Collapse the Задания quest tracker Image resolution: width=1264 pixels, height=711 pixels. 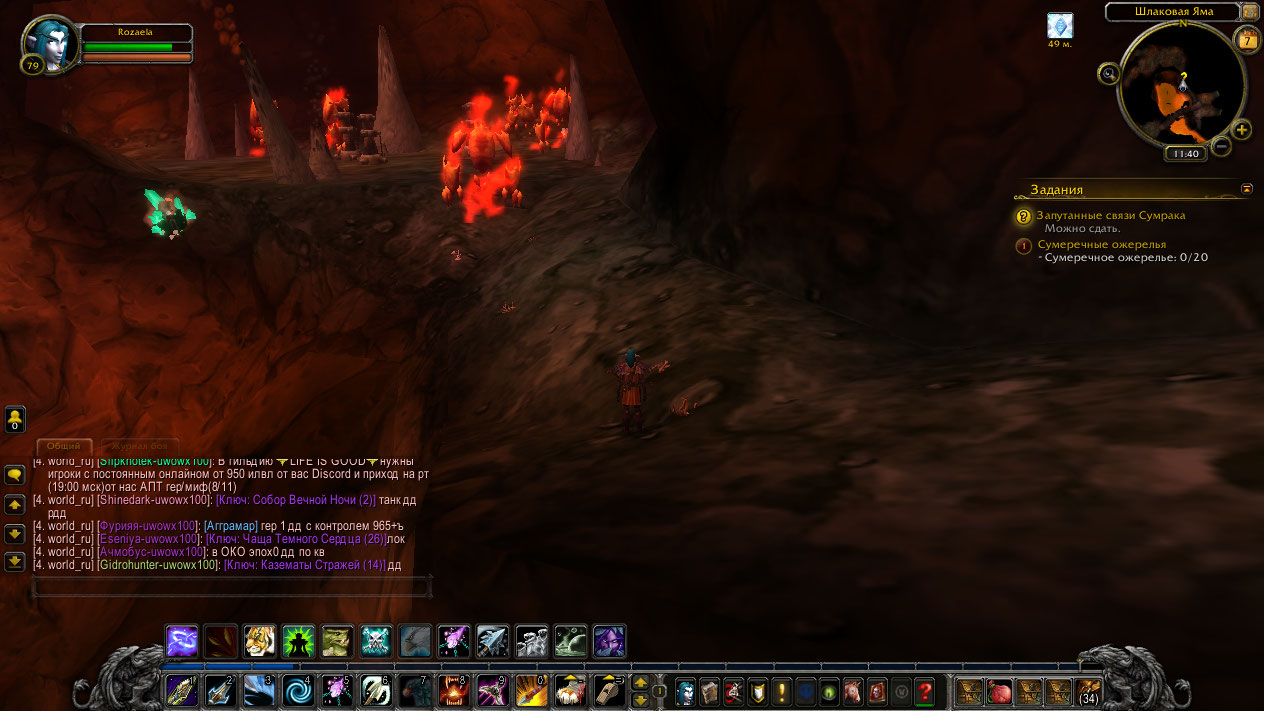tap(1247, 188)
